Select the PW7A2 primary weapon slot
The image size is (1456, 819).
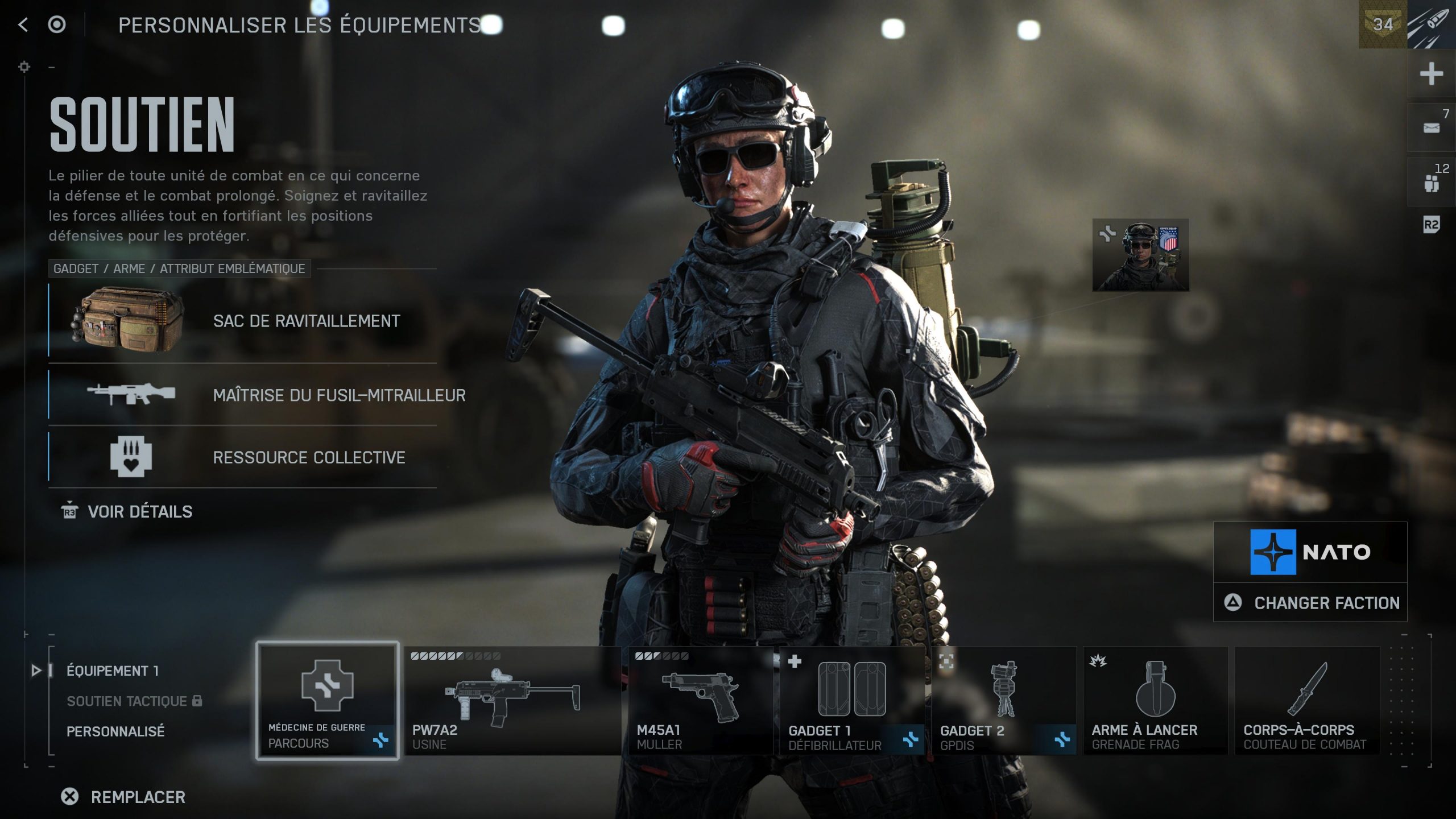tap(512, 700)
